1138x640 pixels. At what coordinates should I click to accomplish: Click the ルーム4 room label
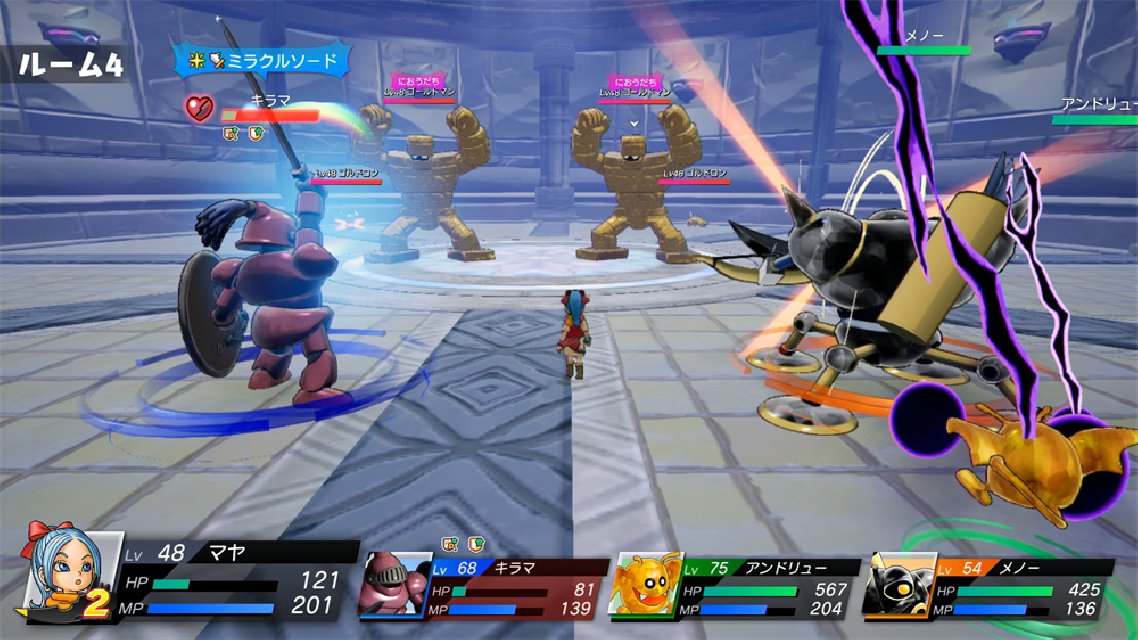[68, 66]
